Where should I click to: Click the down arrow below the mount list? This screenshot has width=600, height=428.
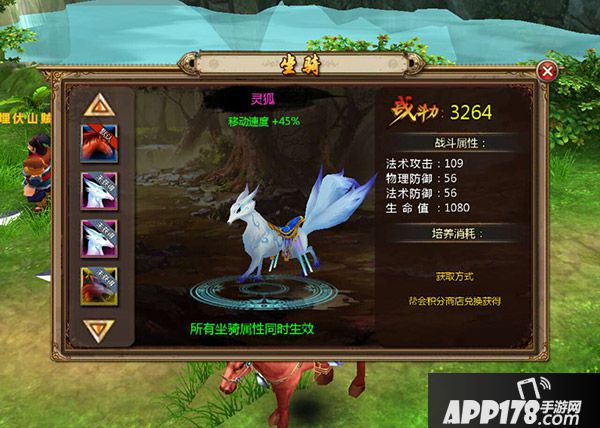(99, 329)
